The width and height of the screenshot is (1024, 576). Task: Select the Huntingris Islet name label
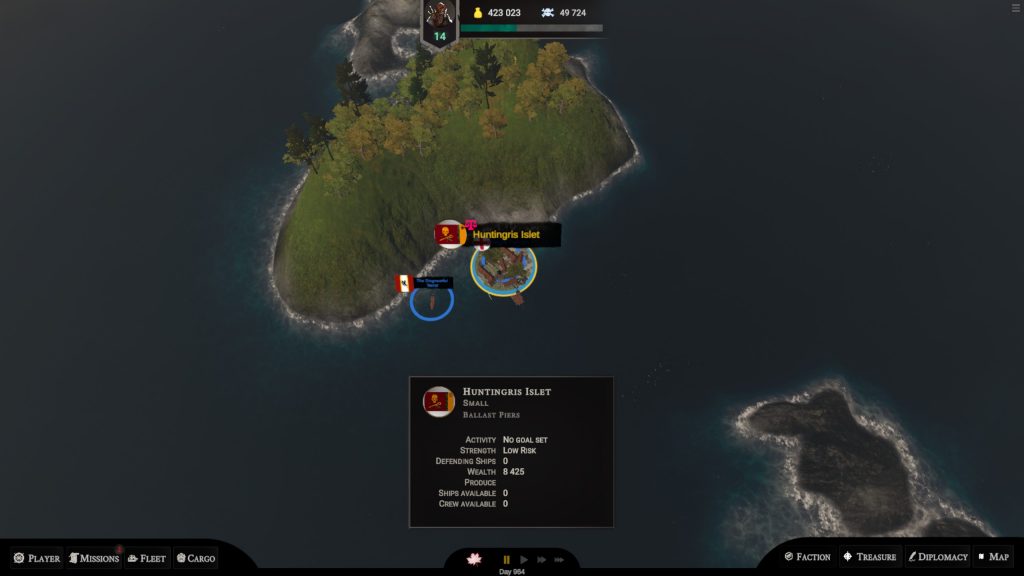pos(506,235)
